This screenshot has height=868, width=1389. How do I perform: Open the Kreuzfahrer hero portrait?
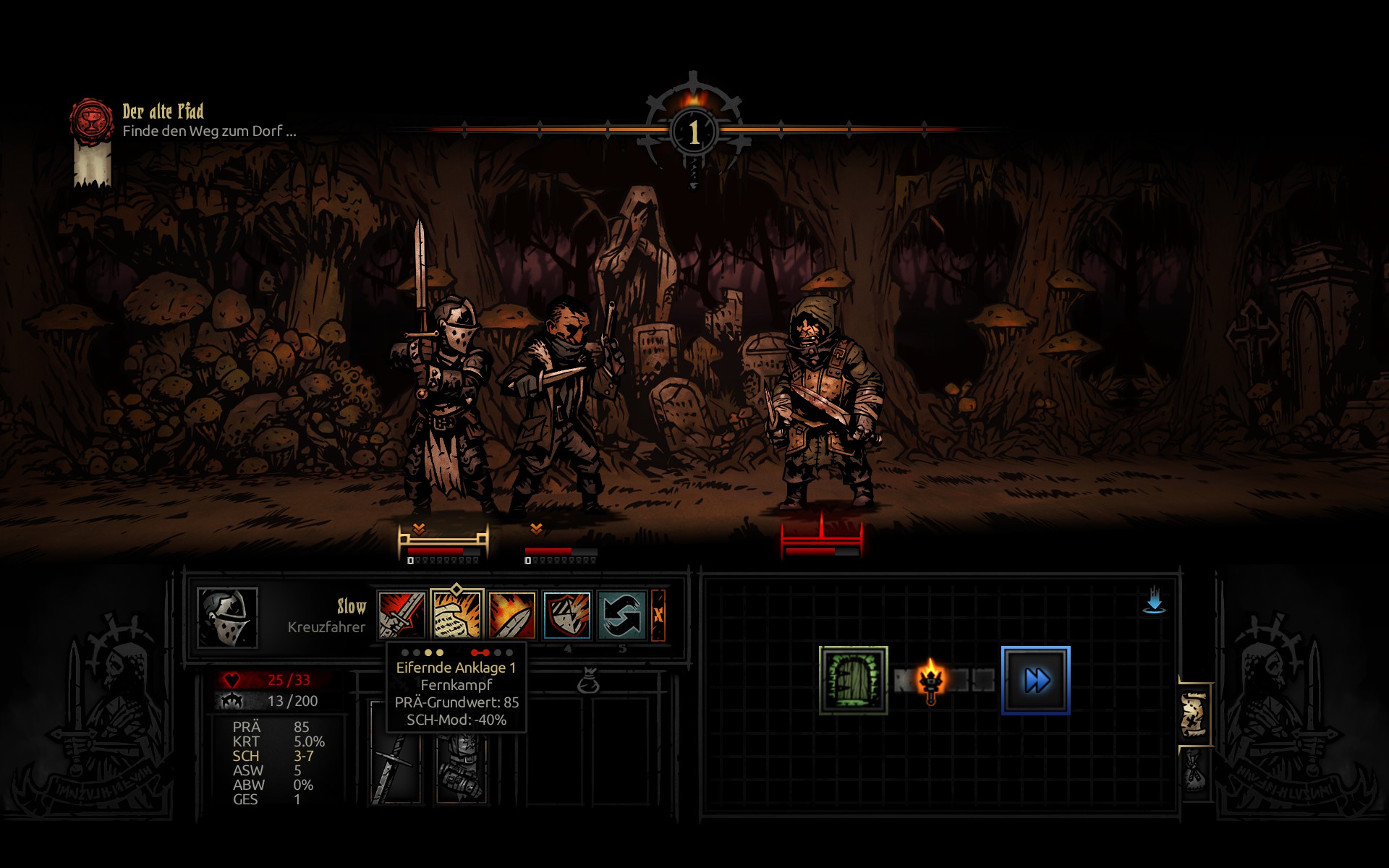pyautogui.click(x=227, y=617)
